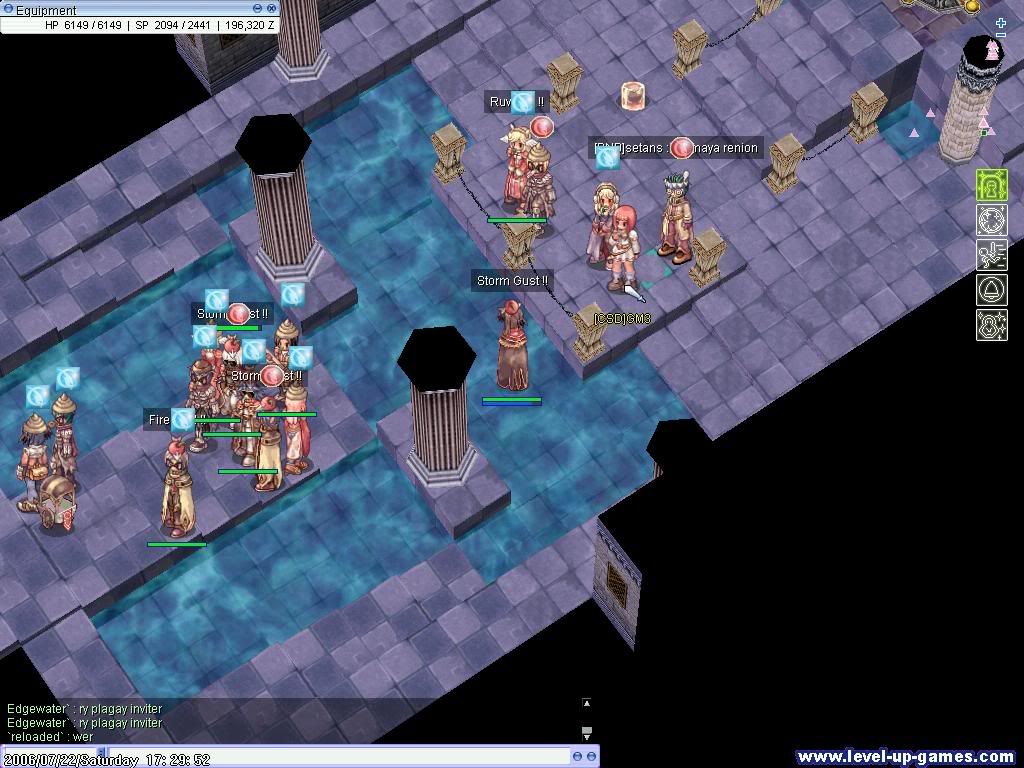Select the sparkling figure status icon
Viewport: 1024px width, 768px height.
click(x=992, y=325)
